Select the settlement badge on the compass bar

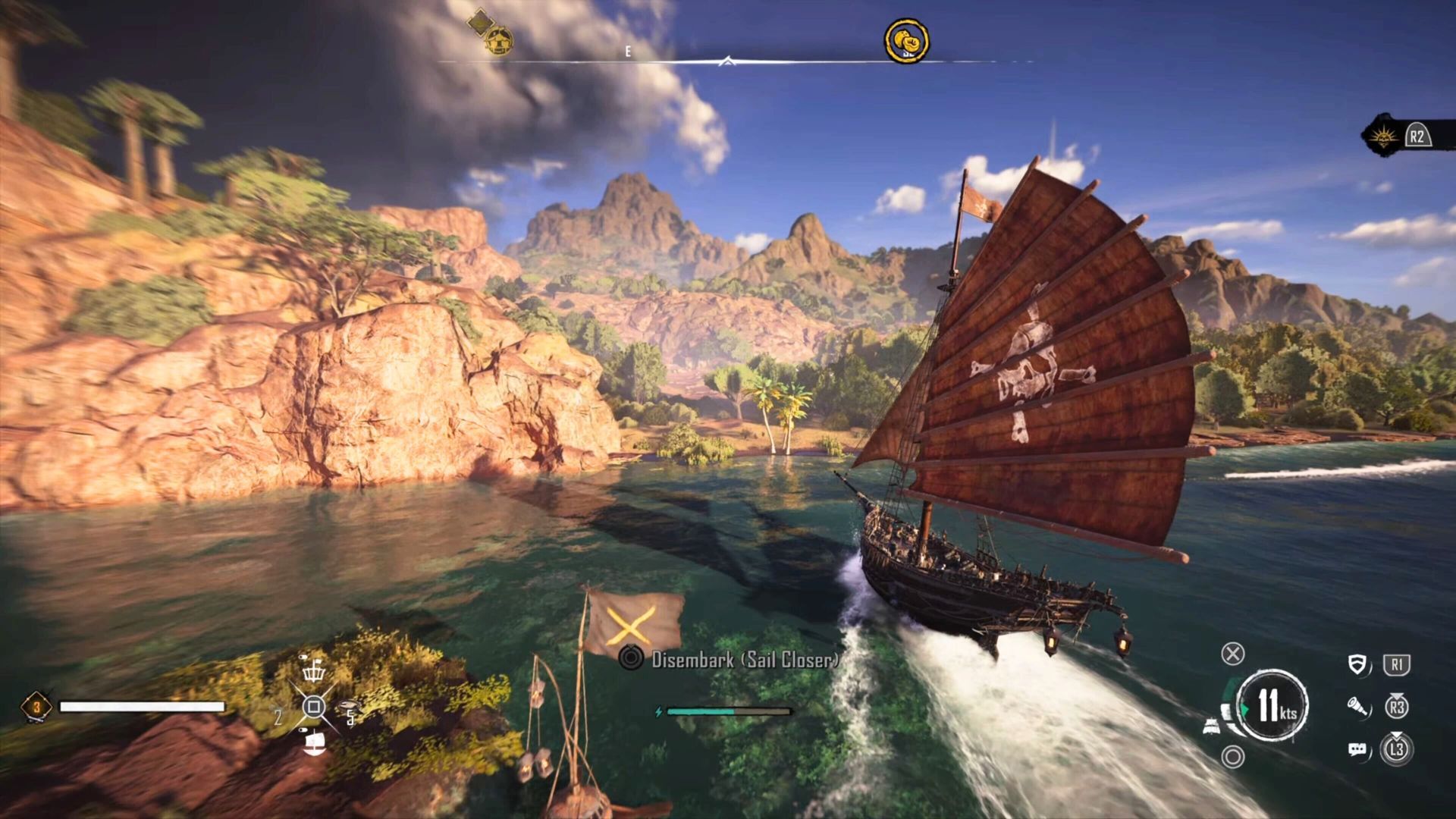point(497,42)
